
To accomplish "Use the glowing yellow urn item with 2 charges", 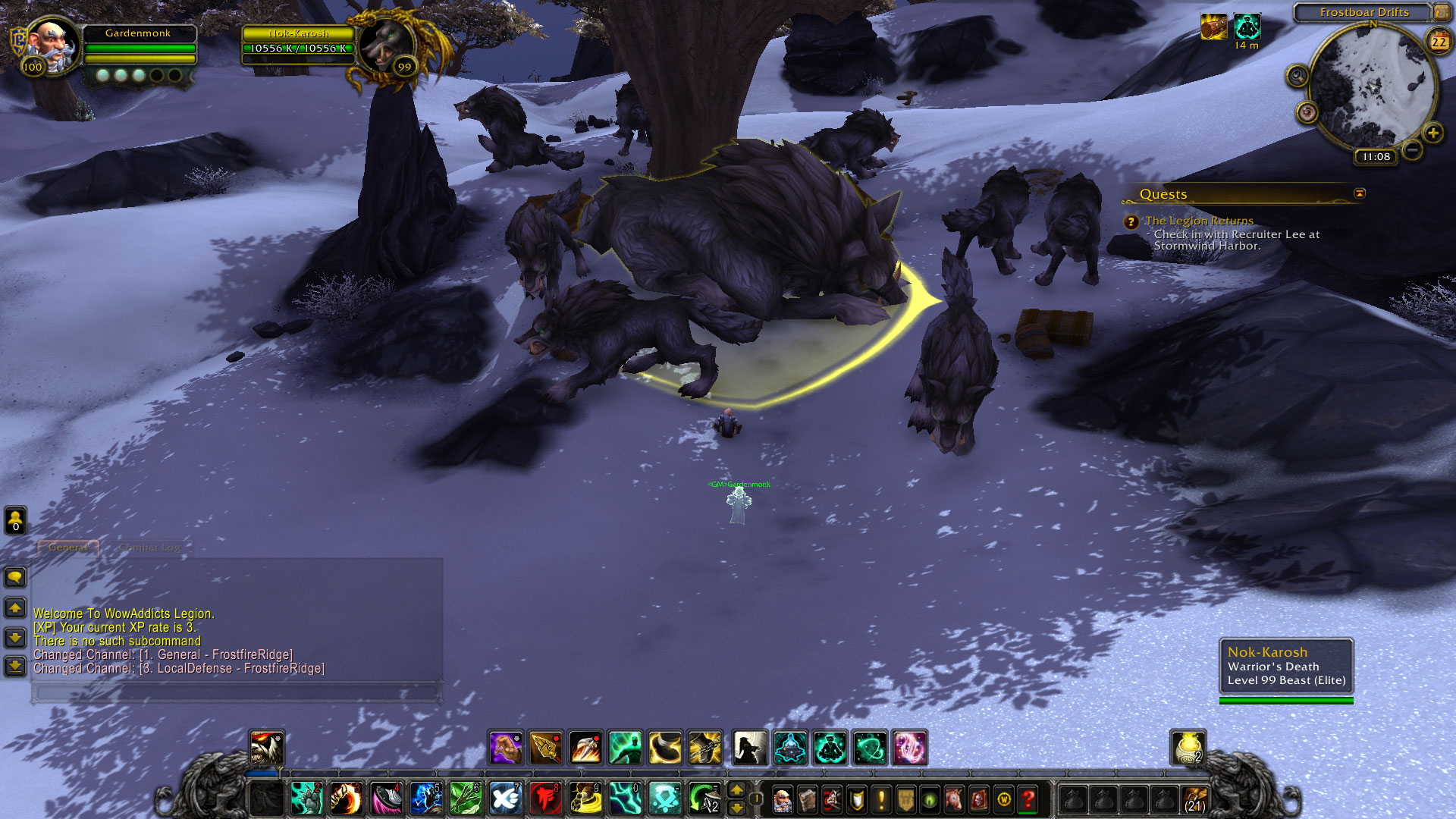I will pyautogui.click(x=1188, y=748).
